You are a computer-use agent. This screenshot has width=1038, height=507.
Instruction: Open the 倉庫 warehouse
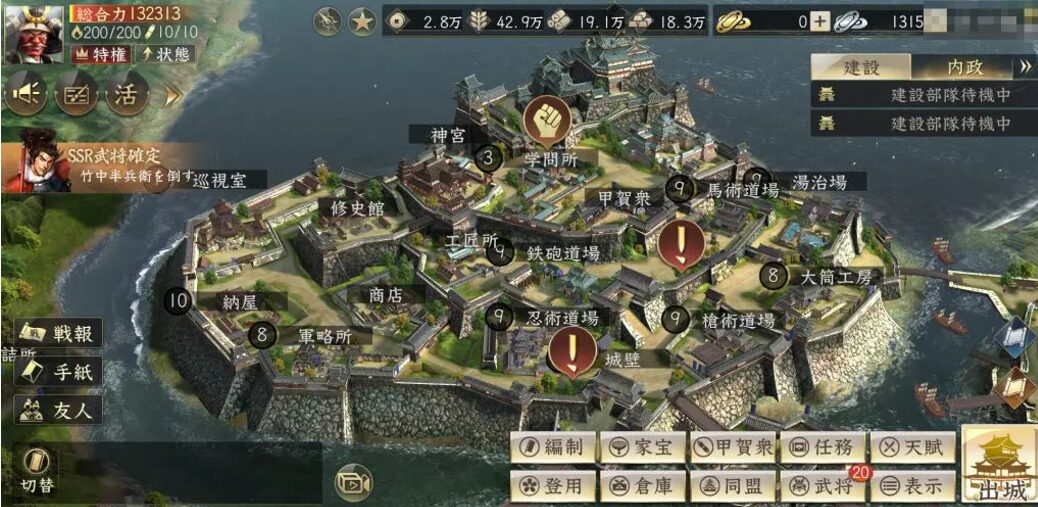click(643, 486)
